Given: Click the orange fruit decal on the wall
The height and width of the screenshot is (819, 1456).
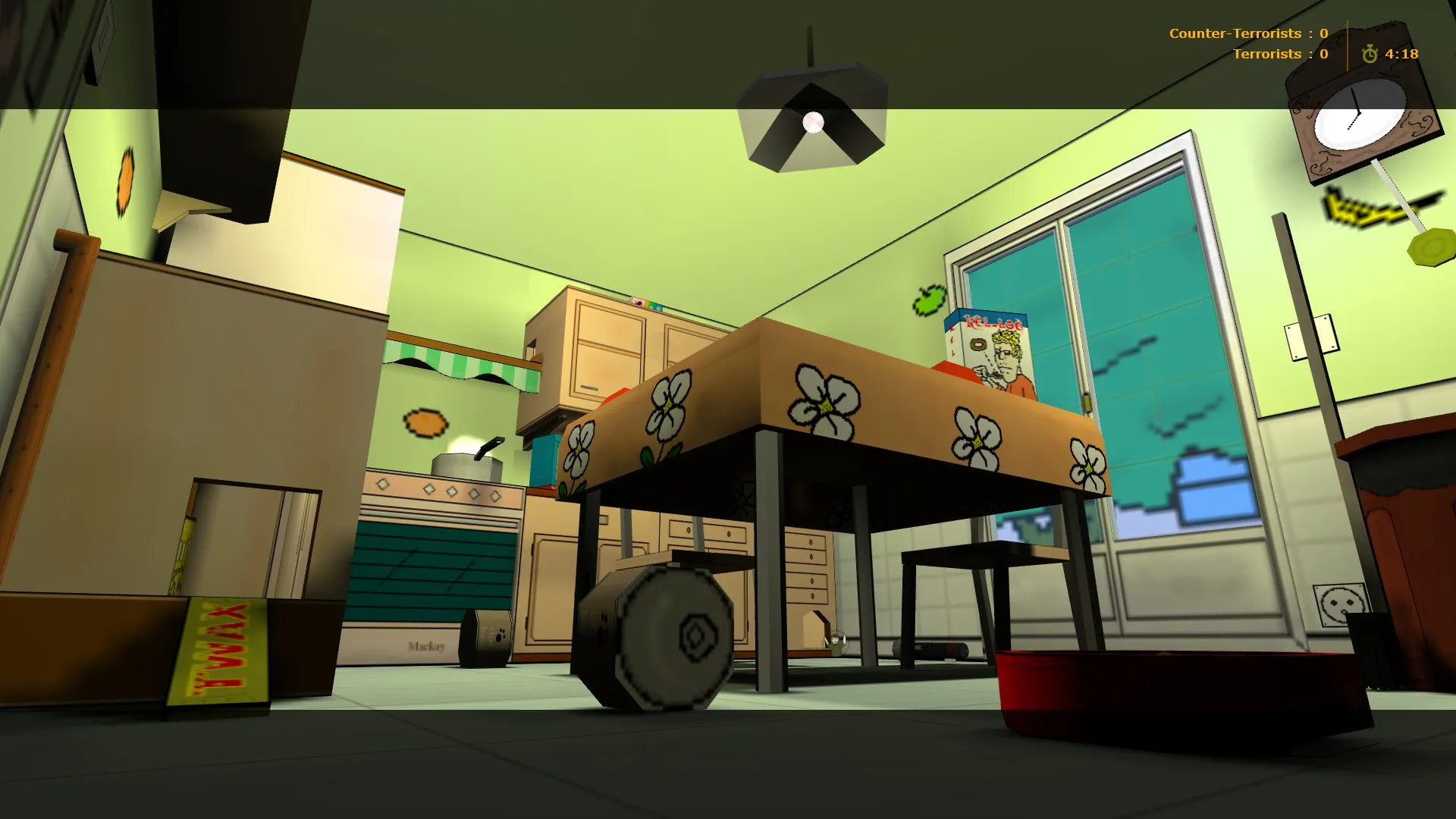Looking at the screenshot, I should 425,425.
